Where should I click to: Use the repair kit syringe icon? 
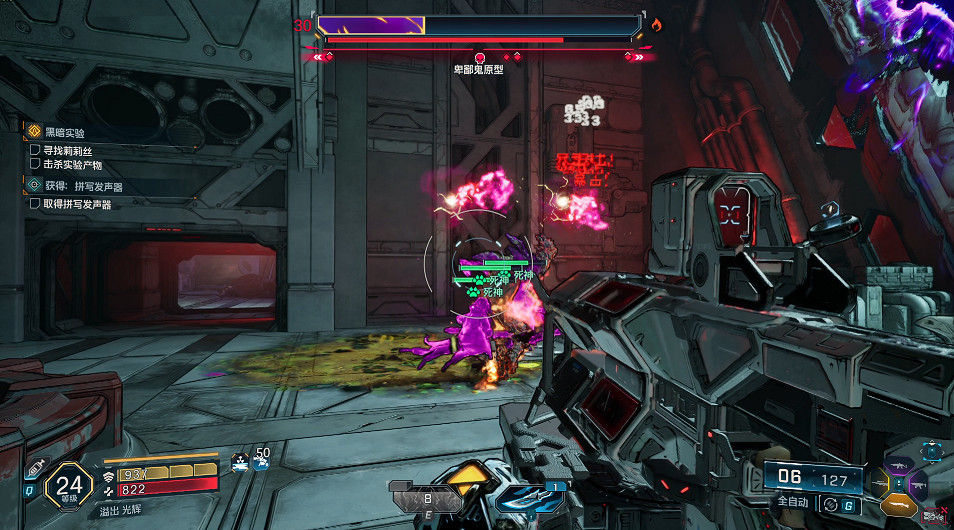(35, 469)
